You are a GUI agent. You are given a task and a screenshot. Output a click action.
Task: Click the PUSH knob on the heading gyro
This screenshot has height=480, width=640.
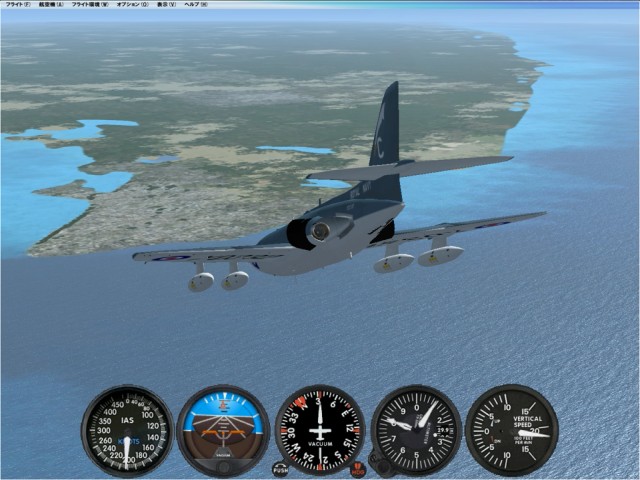pyautogui.click(x=280, y=469)
